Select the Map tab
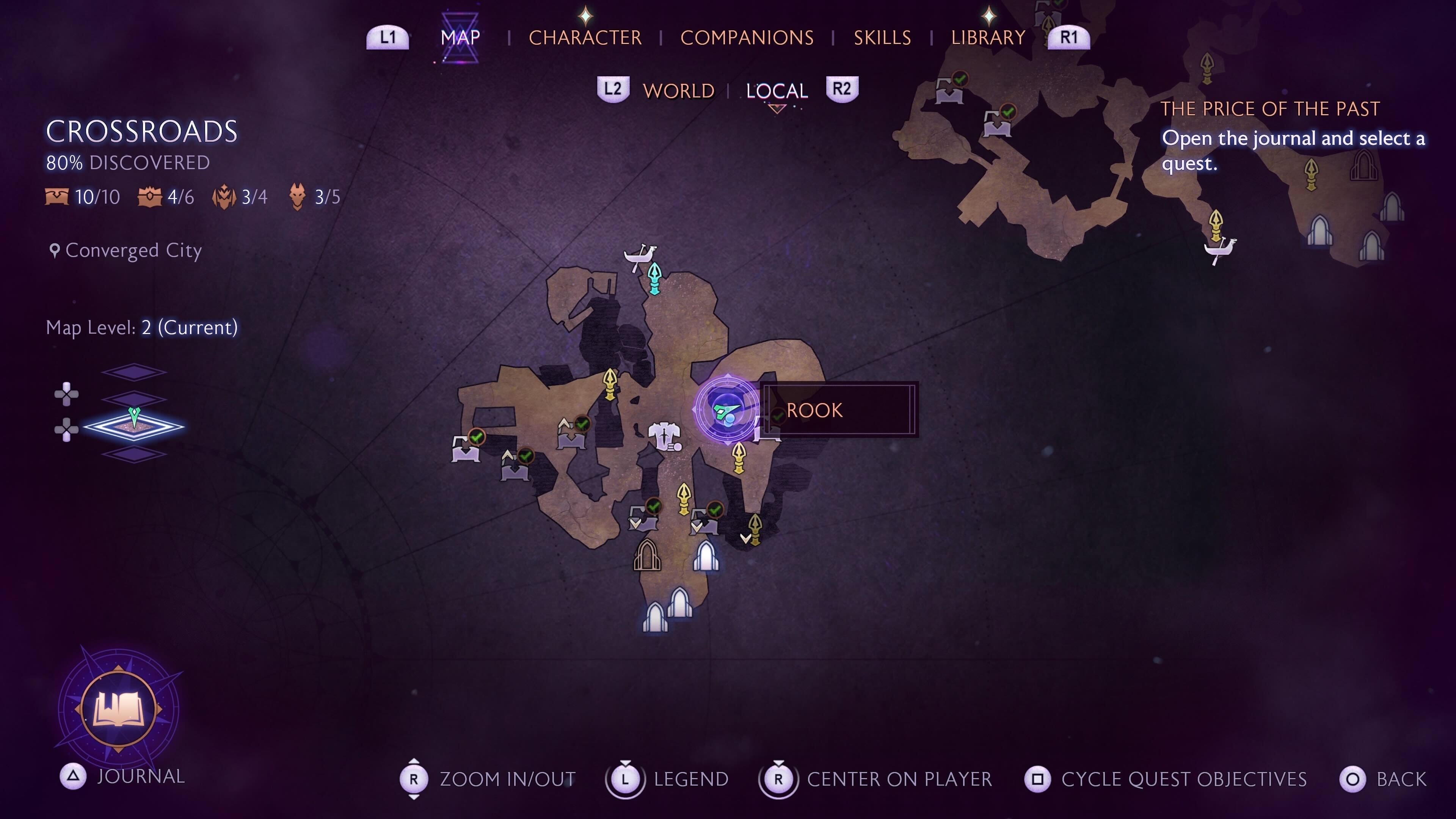Image resolution: width=1456 pixels, height=819 pixels. pyautogui.click(x=460, y=38)
